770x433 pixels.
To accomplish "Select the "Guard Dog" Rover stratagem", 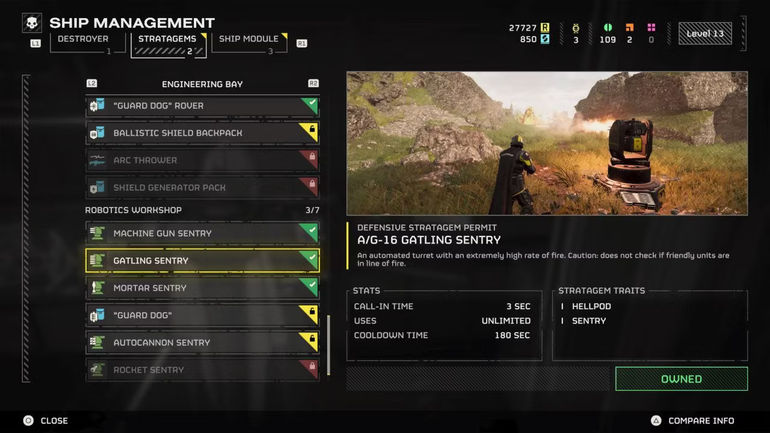I will pos(202,106).
